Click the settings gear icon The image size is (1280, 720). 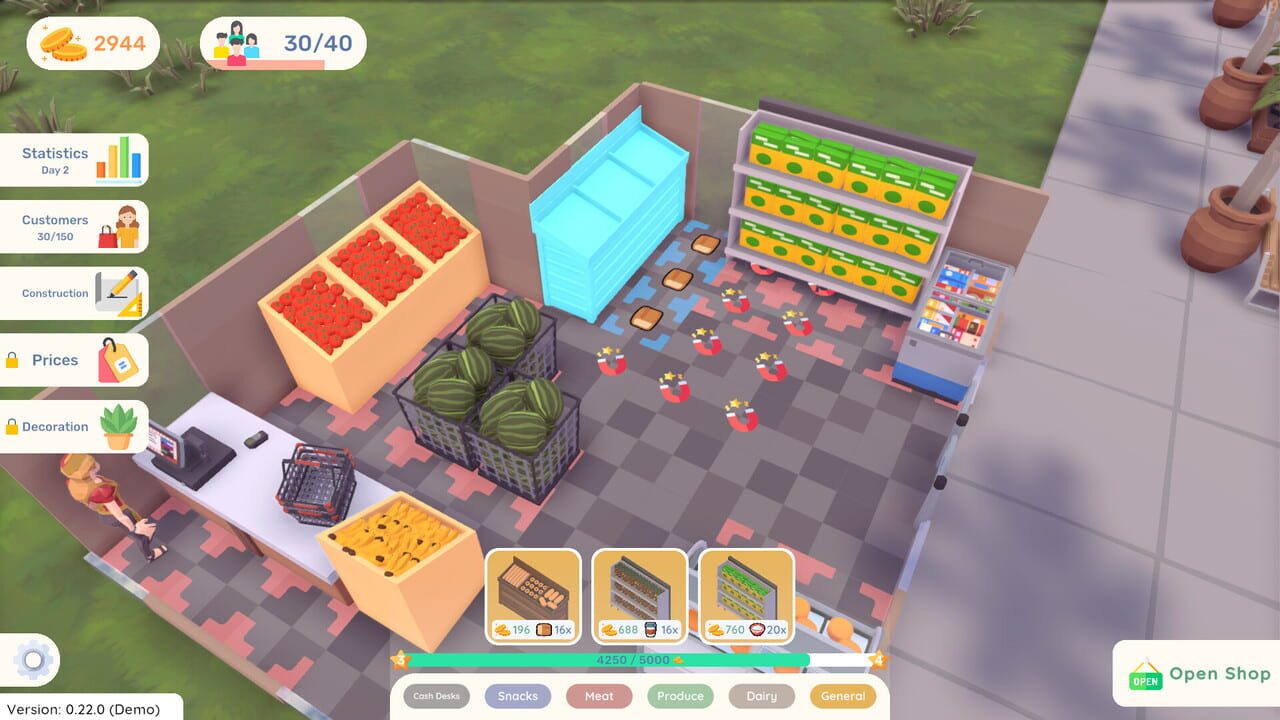[x=31, y=659]
